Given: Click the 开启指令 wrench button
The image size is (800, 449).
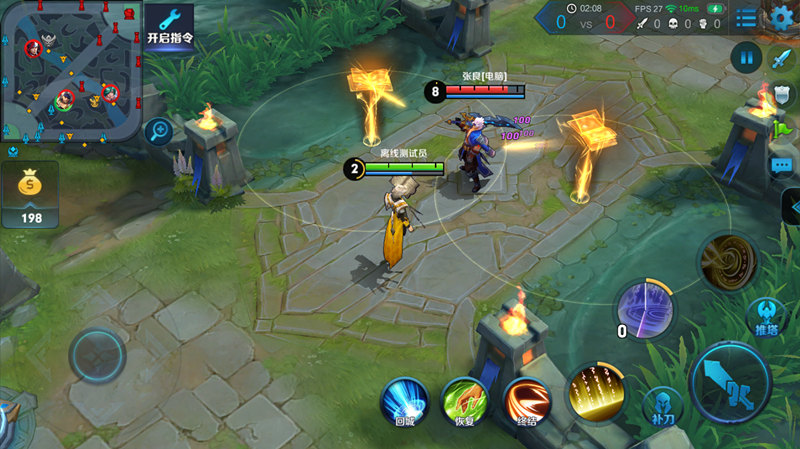Looking at the screenshot, I should [x=169, y=25].
